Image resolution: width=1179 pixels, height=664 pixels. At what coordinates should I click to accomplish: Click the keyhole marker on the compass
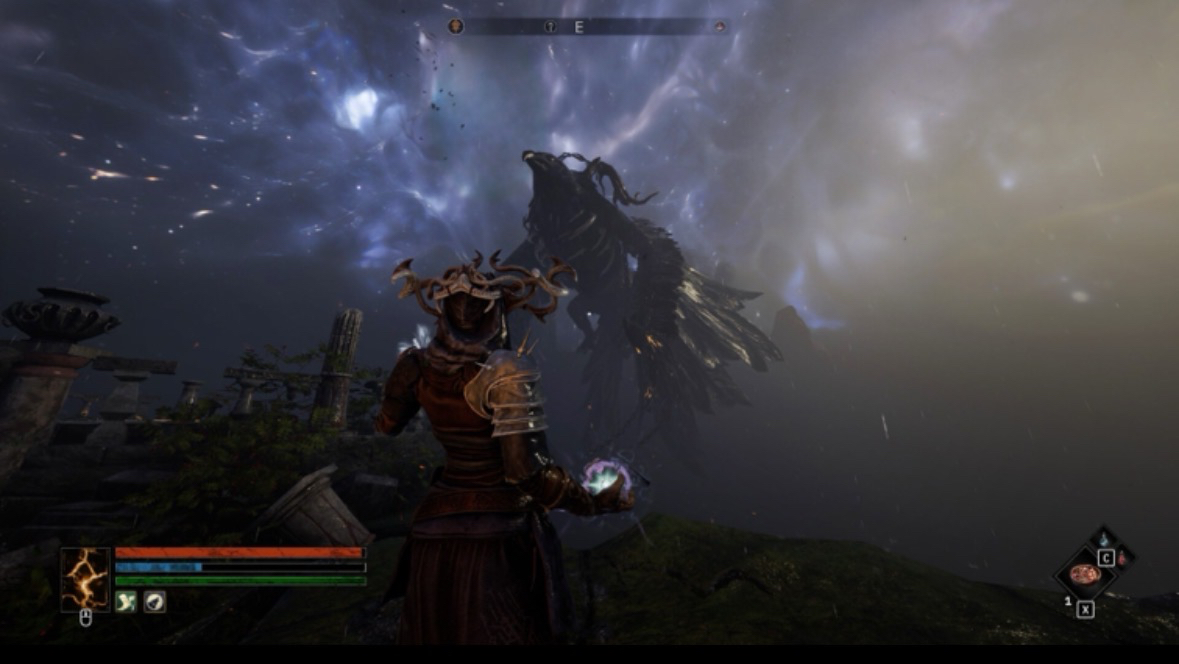point(550,27)
